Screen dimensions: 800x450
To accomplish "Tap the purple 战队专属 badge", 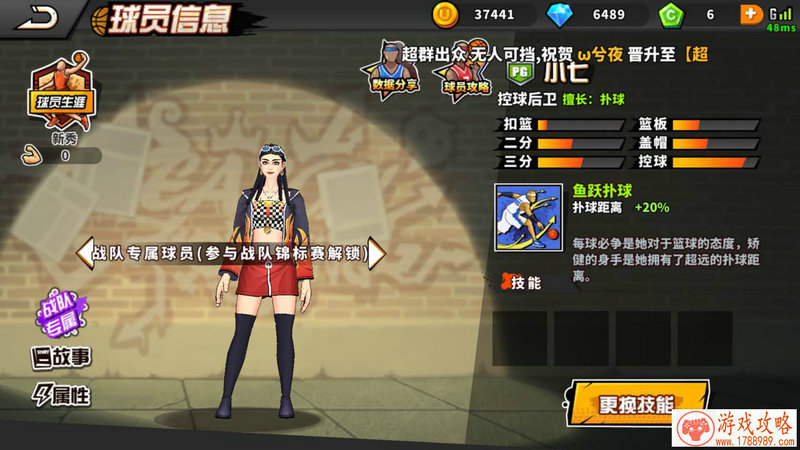I will tap(57, 314).
